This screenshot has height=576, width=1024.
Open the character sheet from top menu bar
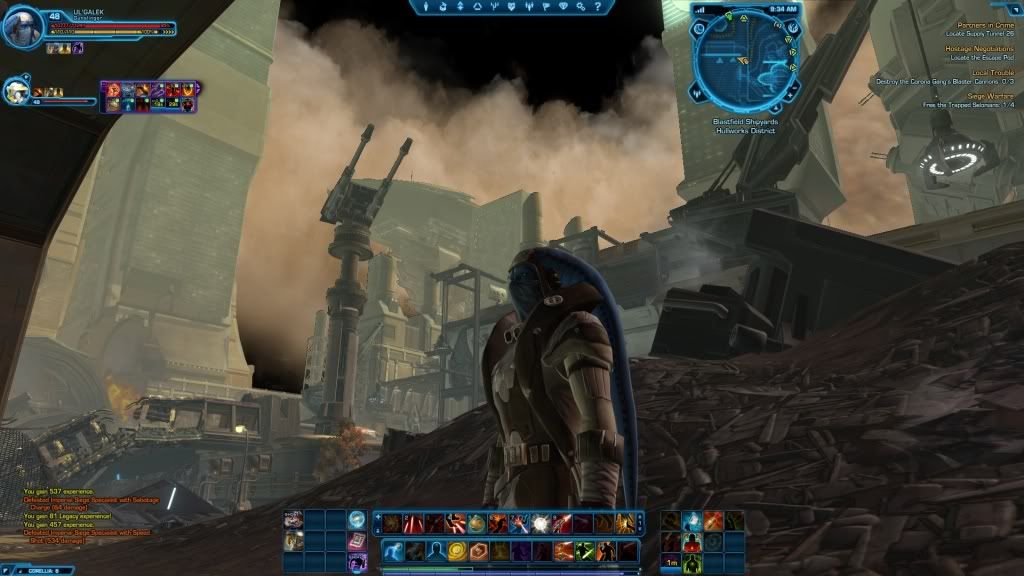pos(427,7)
